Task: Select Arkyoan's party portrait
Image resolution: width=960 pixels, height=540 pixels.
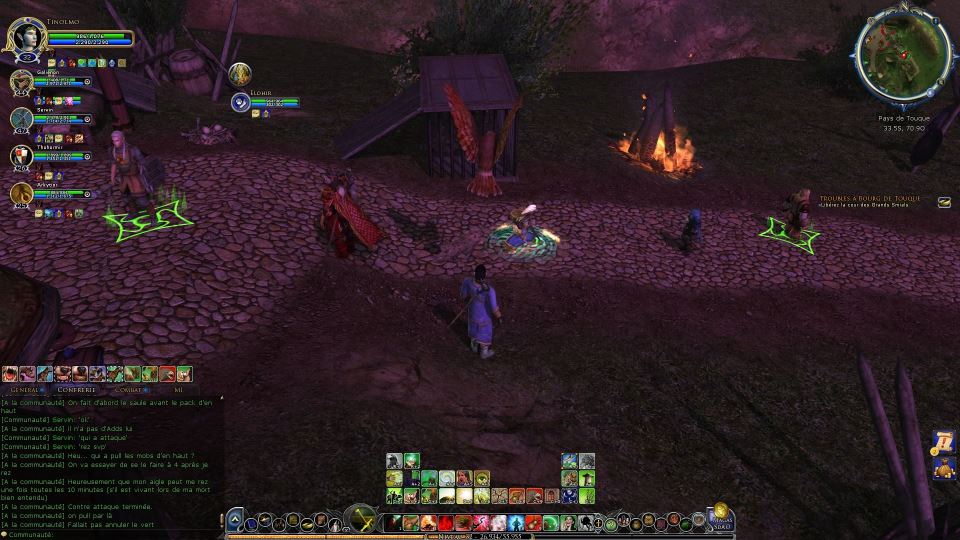Action: [x=22, y=193]
